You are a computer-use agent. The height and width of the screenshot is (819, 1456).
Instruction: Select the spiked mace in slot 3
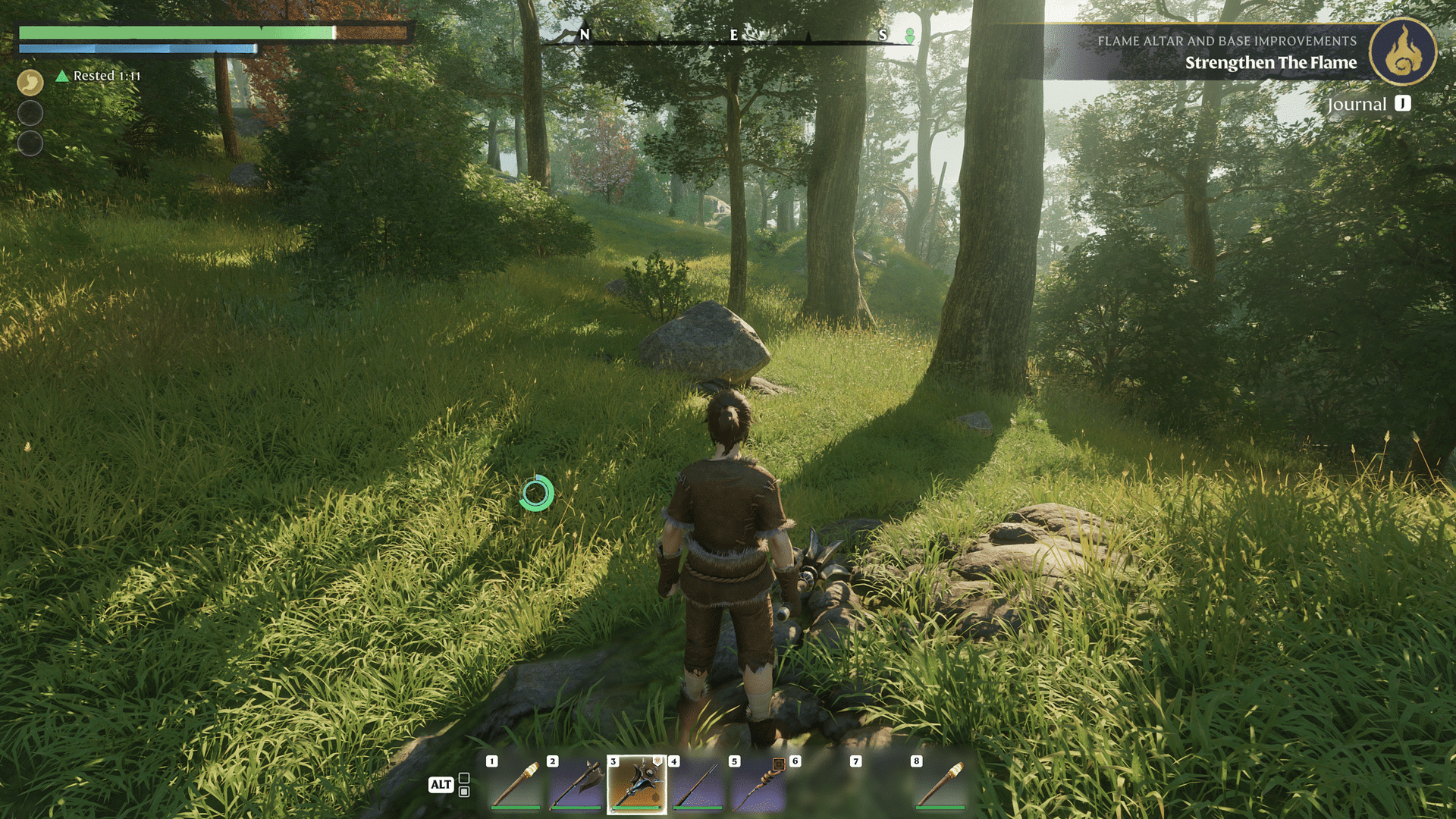tap(637, 785)
